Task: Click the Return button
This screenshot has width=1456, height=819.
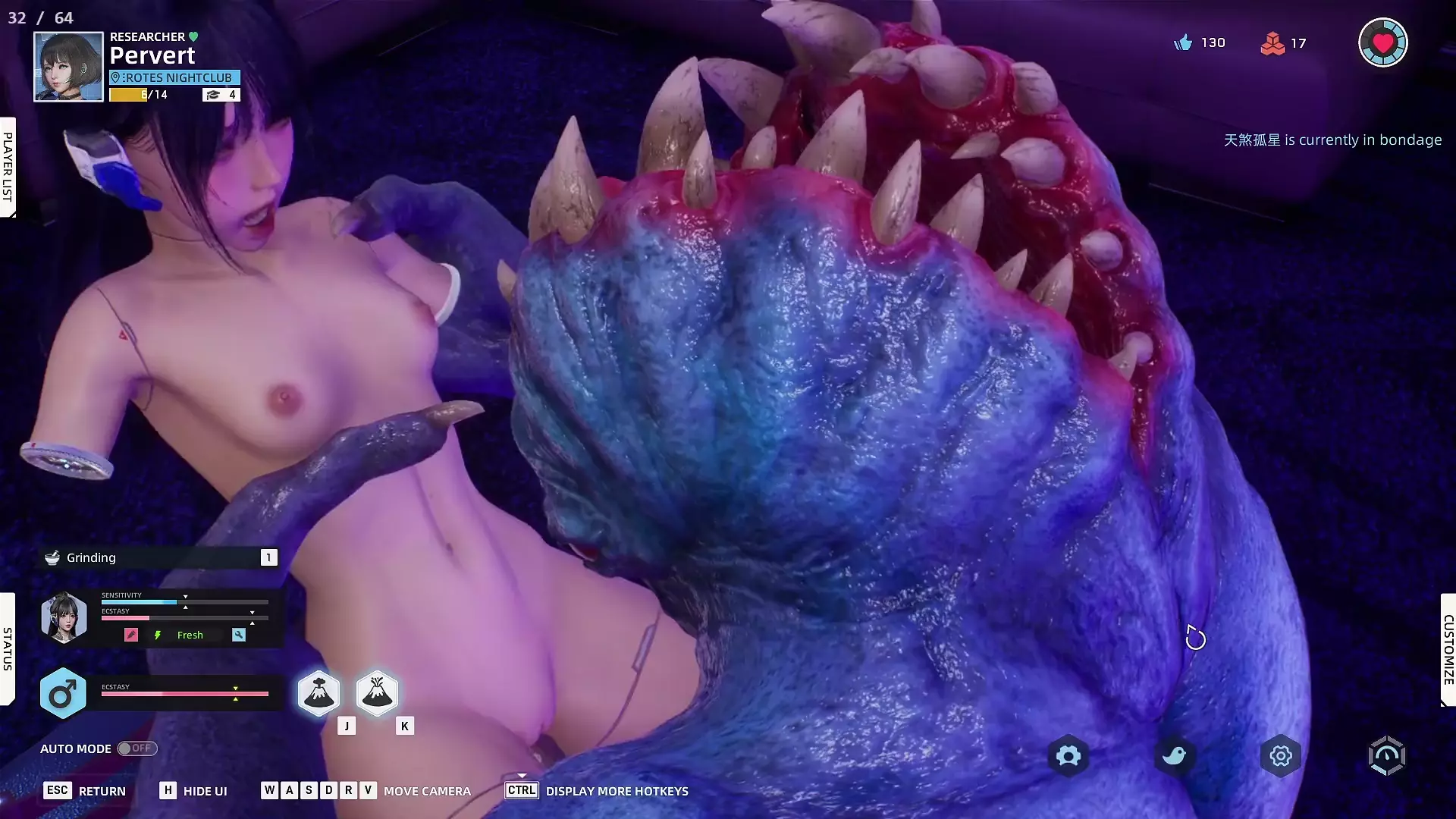Action: coord(85,791)
